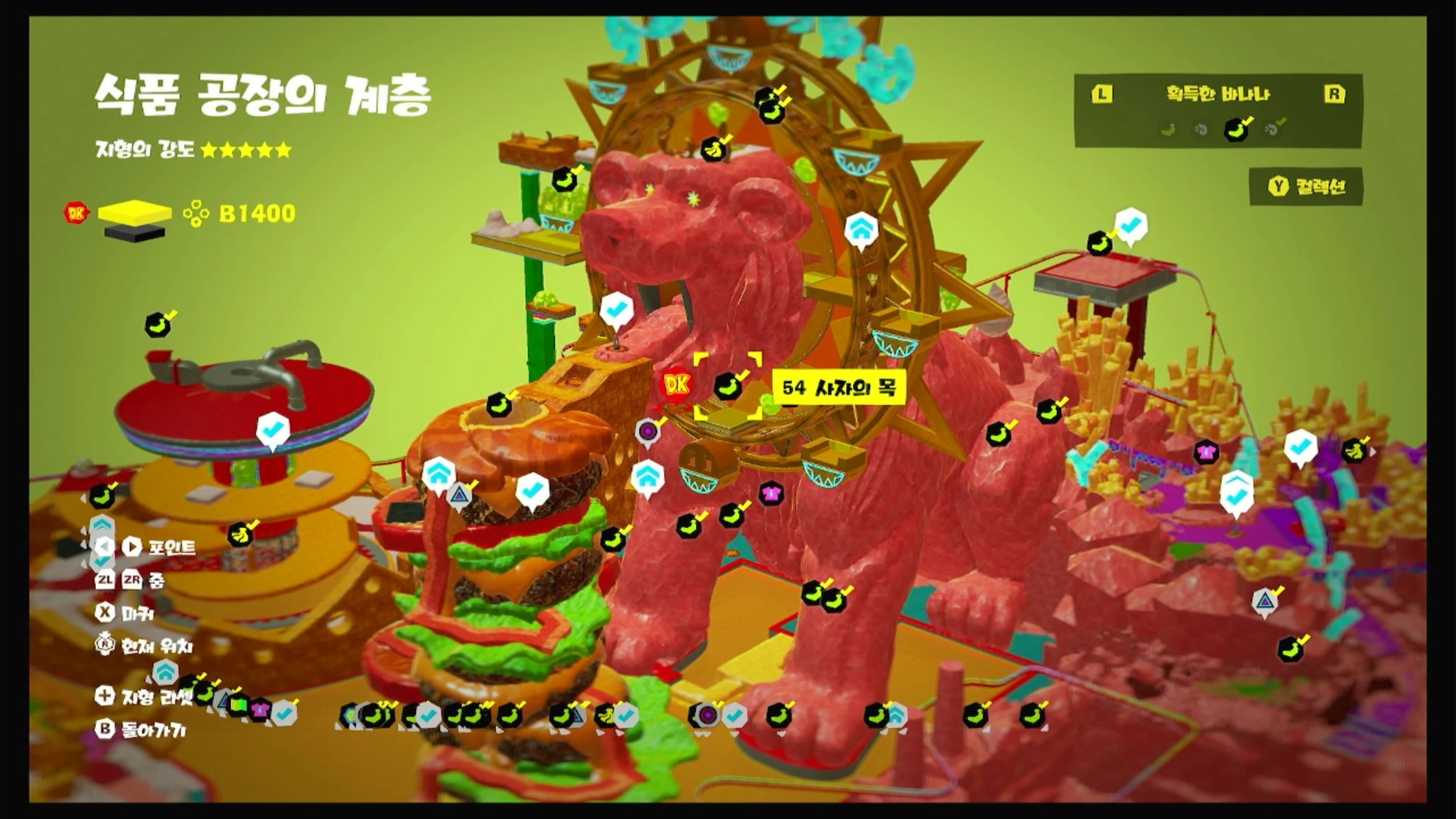
Task: Select the yellow layer tile beside B1400
Action: pos(135,212)
